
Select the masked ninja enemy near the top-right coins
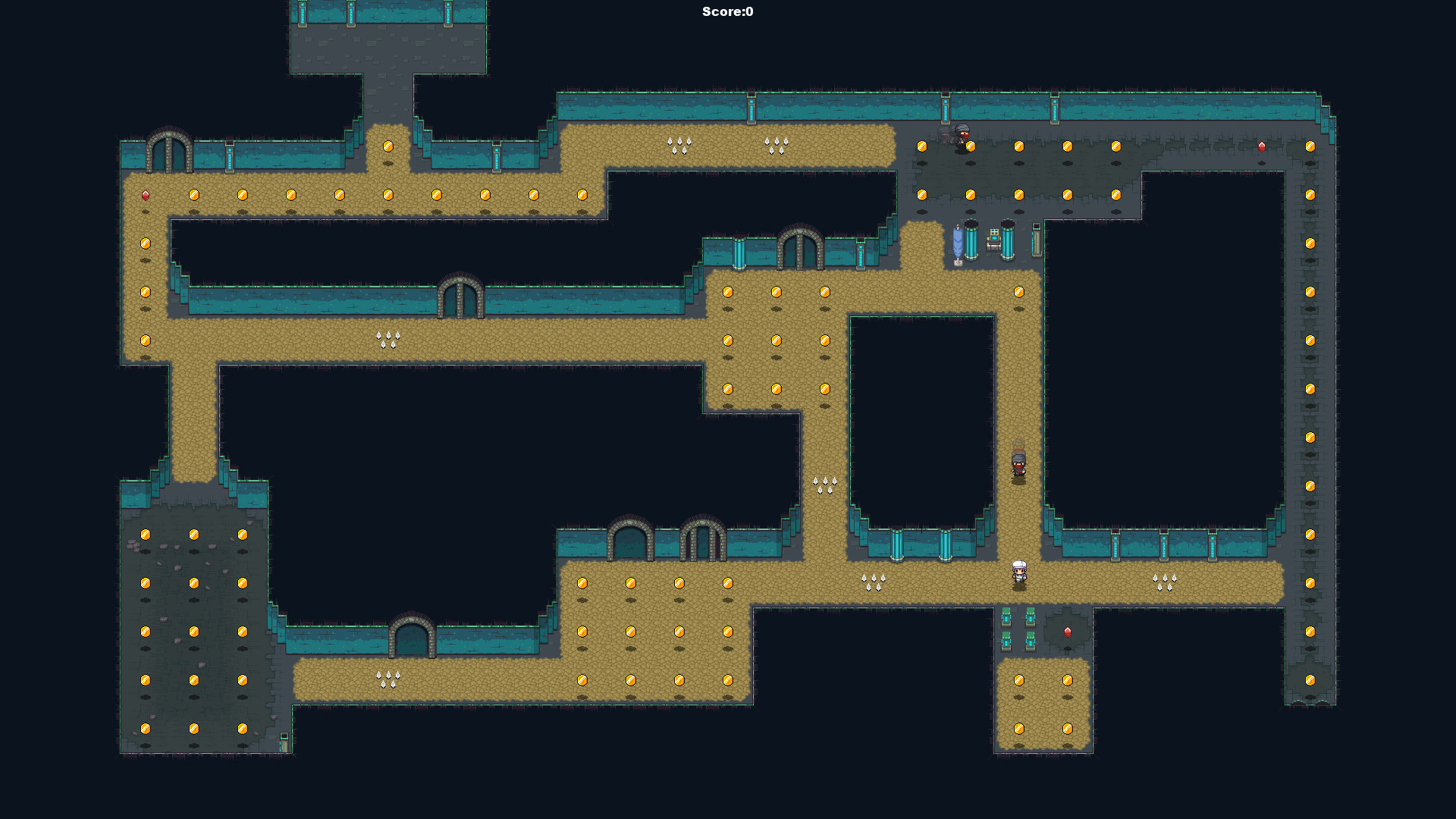point(959,140)
